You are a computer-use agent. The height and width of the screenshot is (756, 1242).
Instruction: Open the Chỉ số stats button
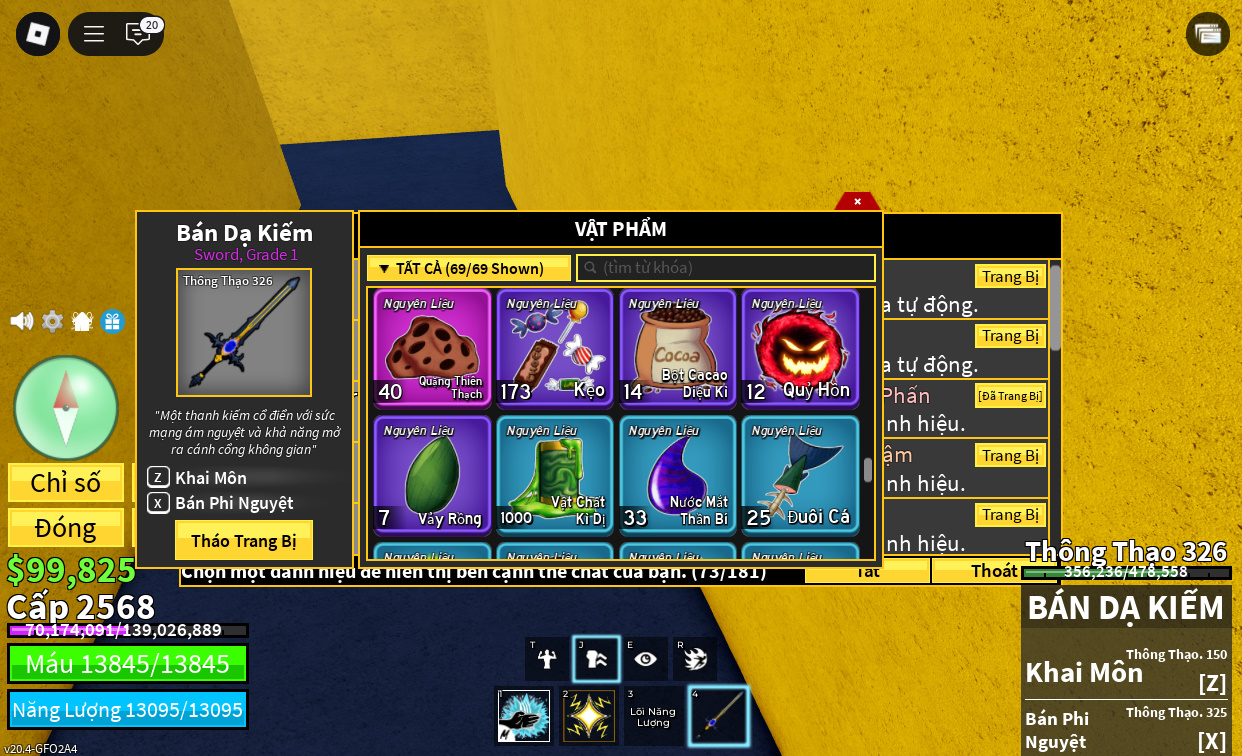point(66,483)
